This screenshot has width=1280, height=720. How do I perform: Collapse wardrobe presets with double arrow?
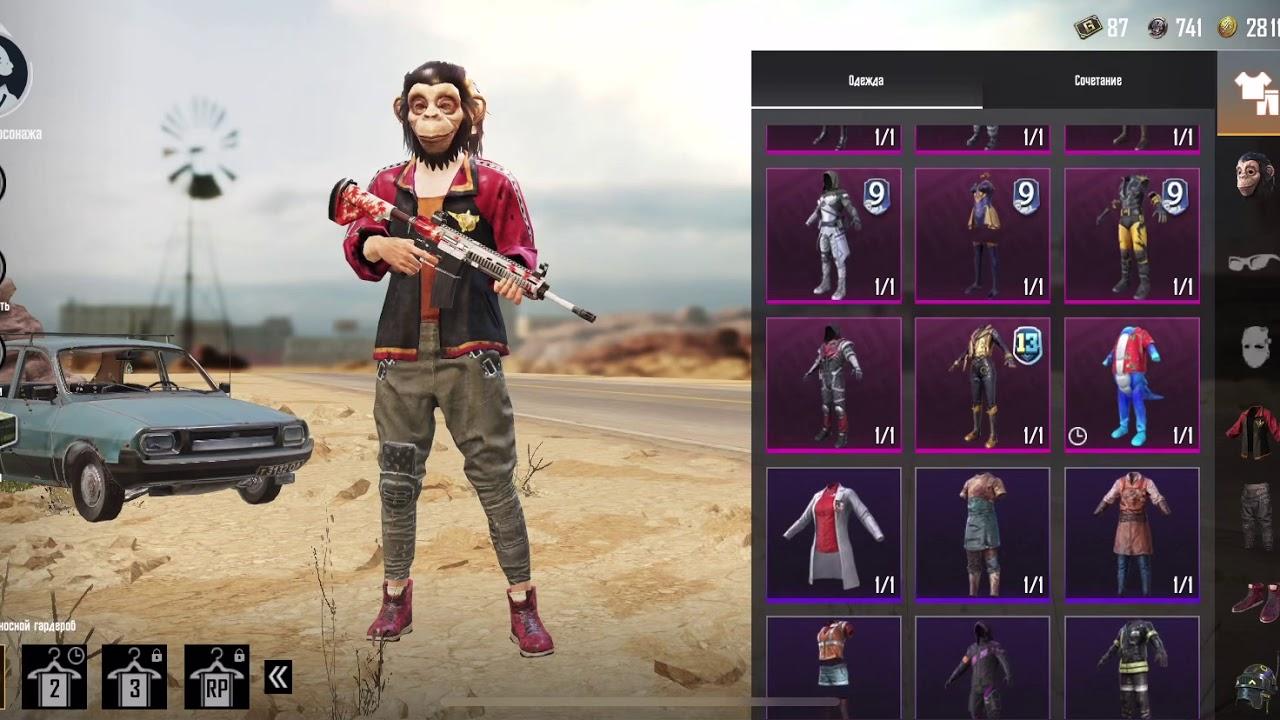point(278,677)
